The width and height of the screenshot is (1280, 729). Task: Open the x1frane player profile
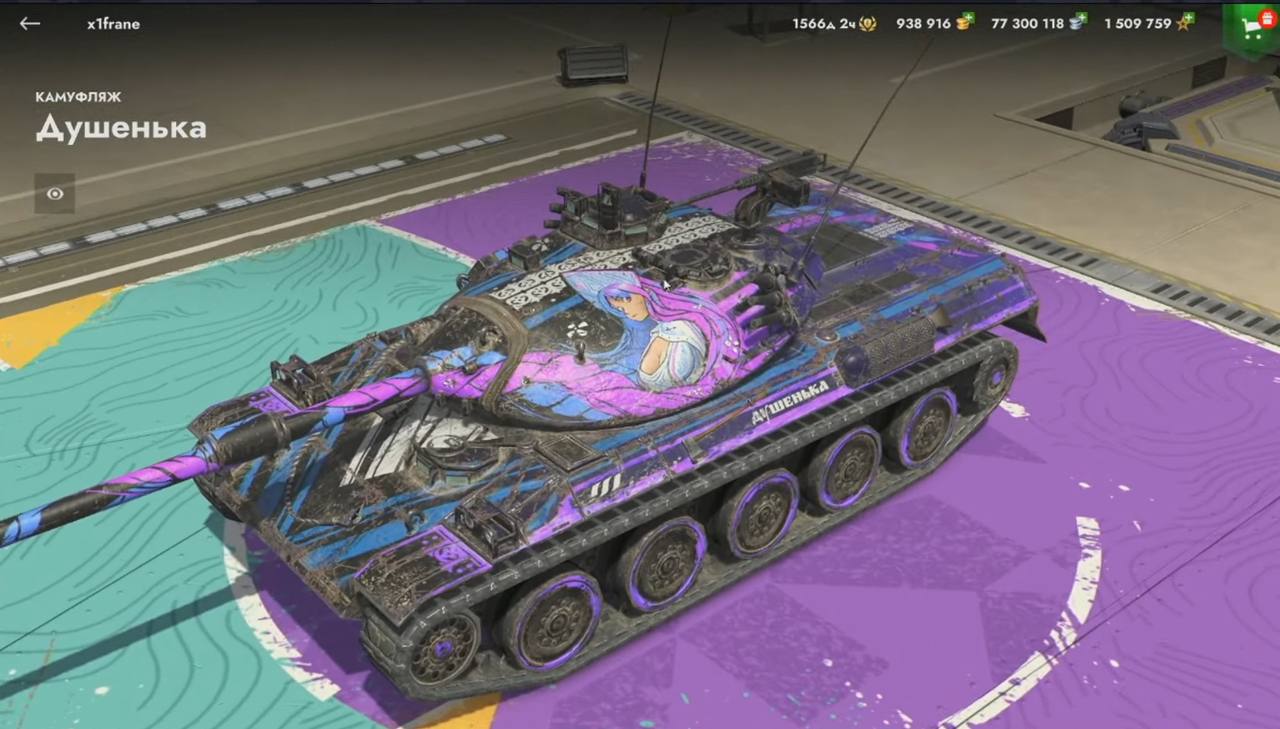coord(113,23)
